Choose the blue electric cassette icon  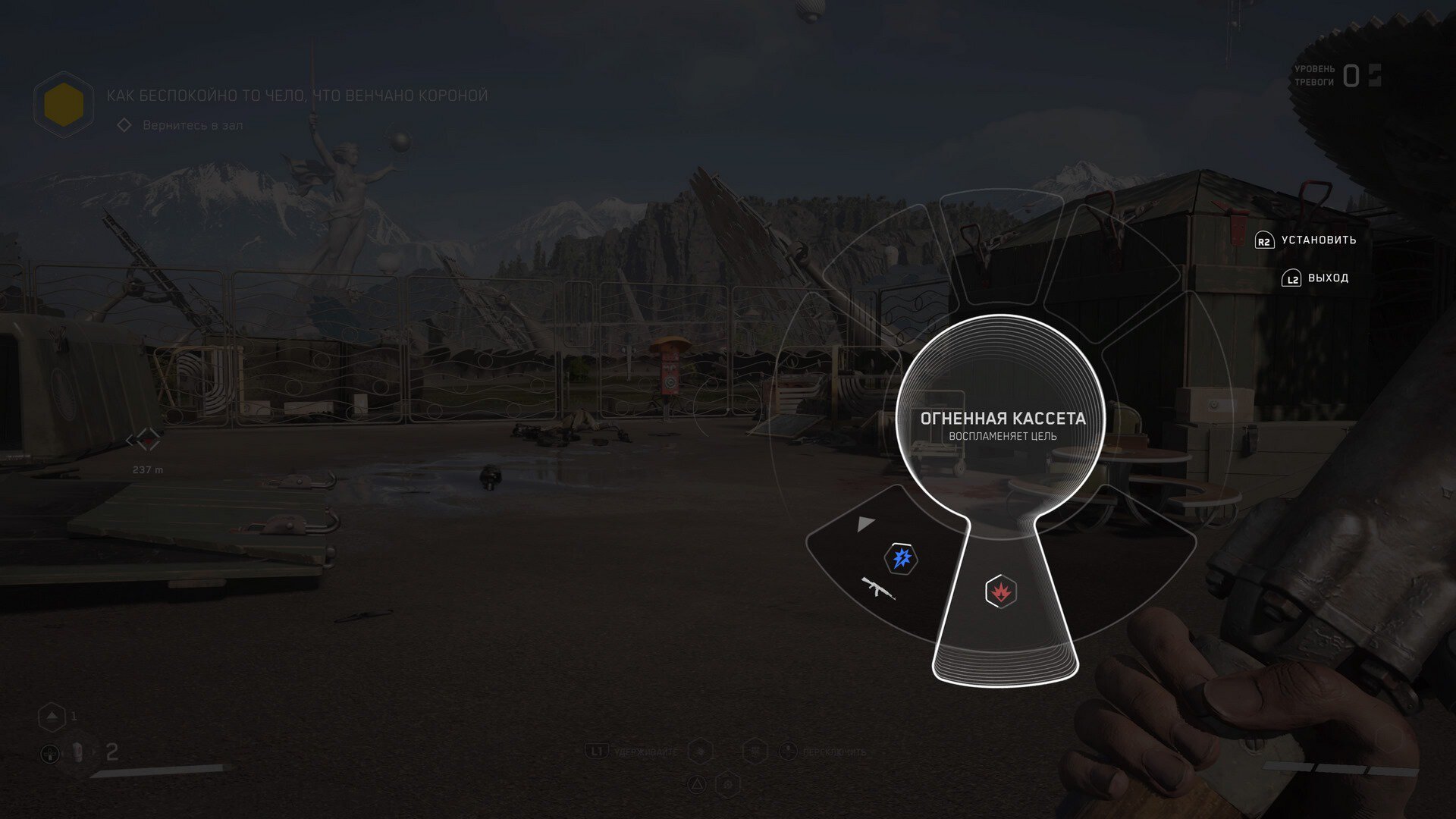[x=901, y=559]
